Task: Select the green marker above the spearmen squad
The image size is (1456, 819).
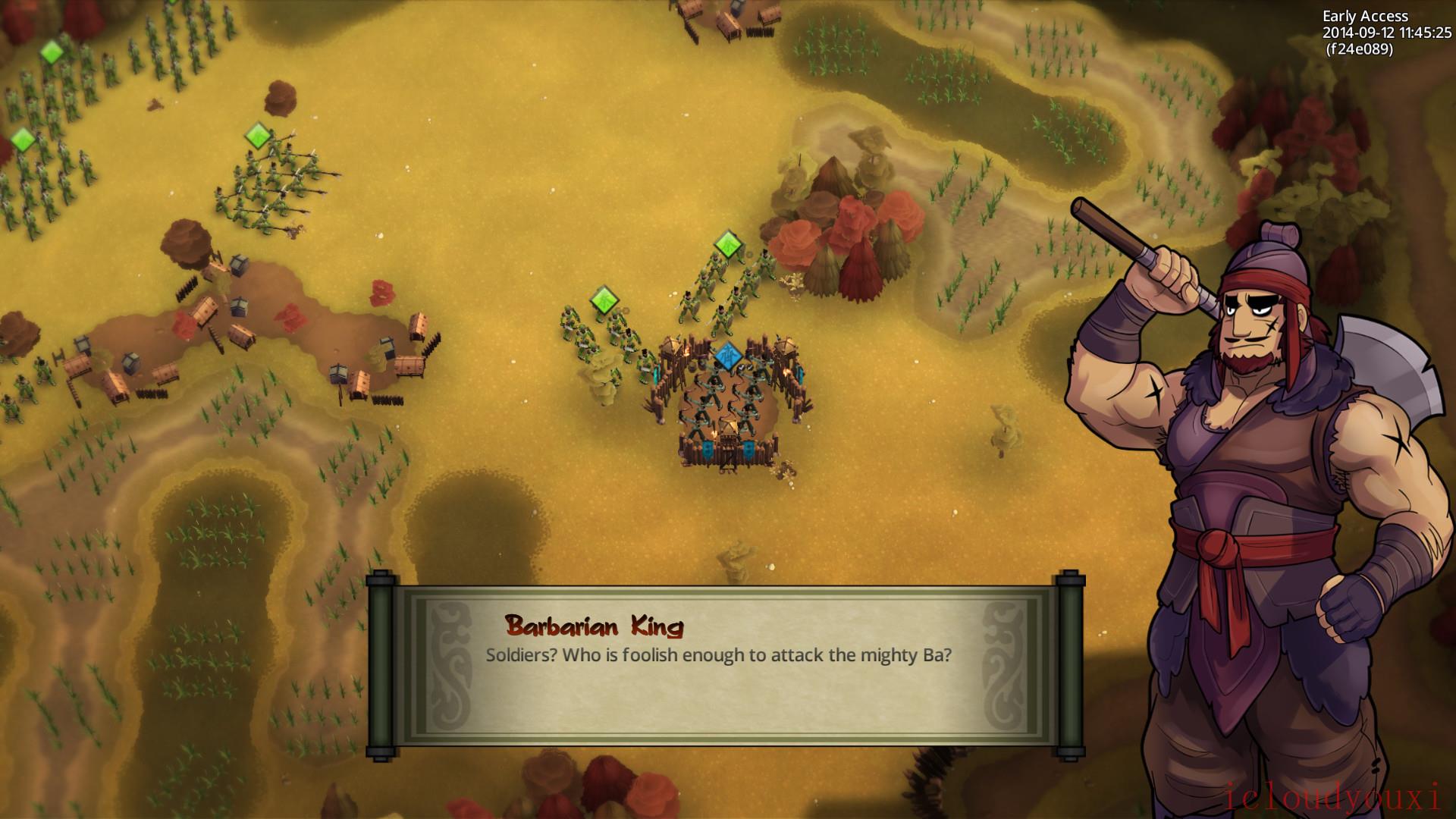Action: click(259, 136)
